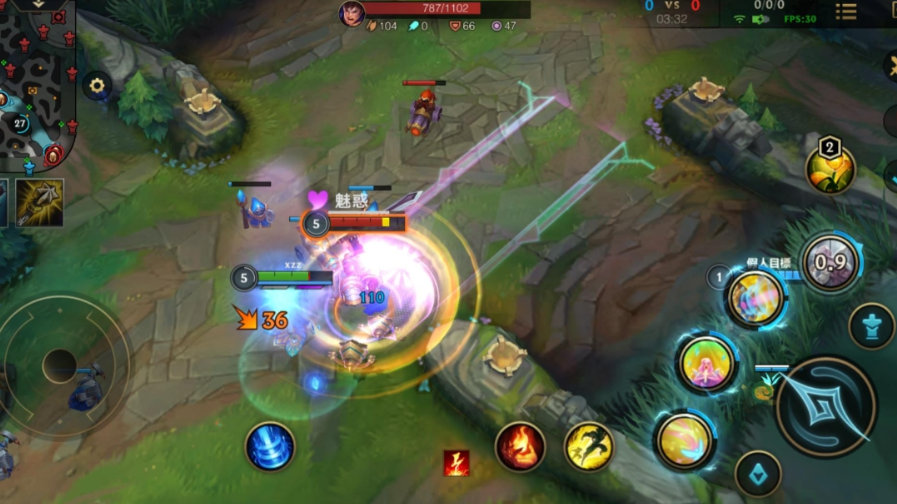Select the champion portrait on the top bar
Viewport: 897px width, 504px height.
(x=351, y=13)
